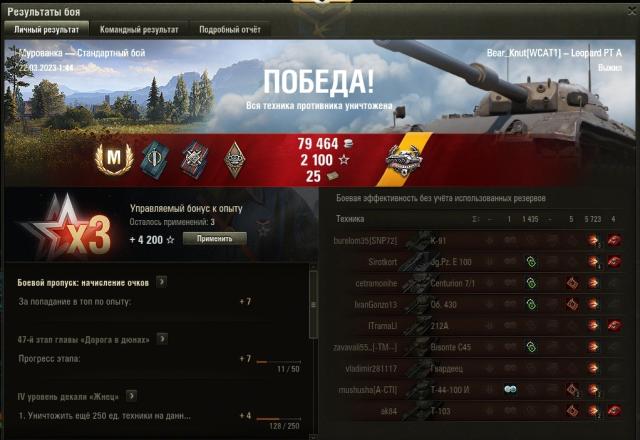Select the Личный результат tab
This screenshot has width=640, height=440.
pyautogui.click(x=46, y=30)
